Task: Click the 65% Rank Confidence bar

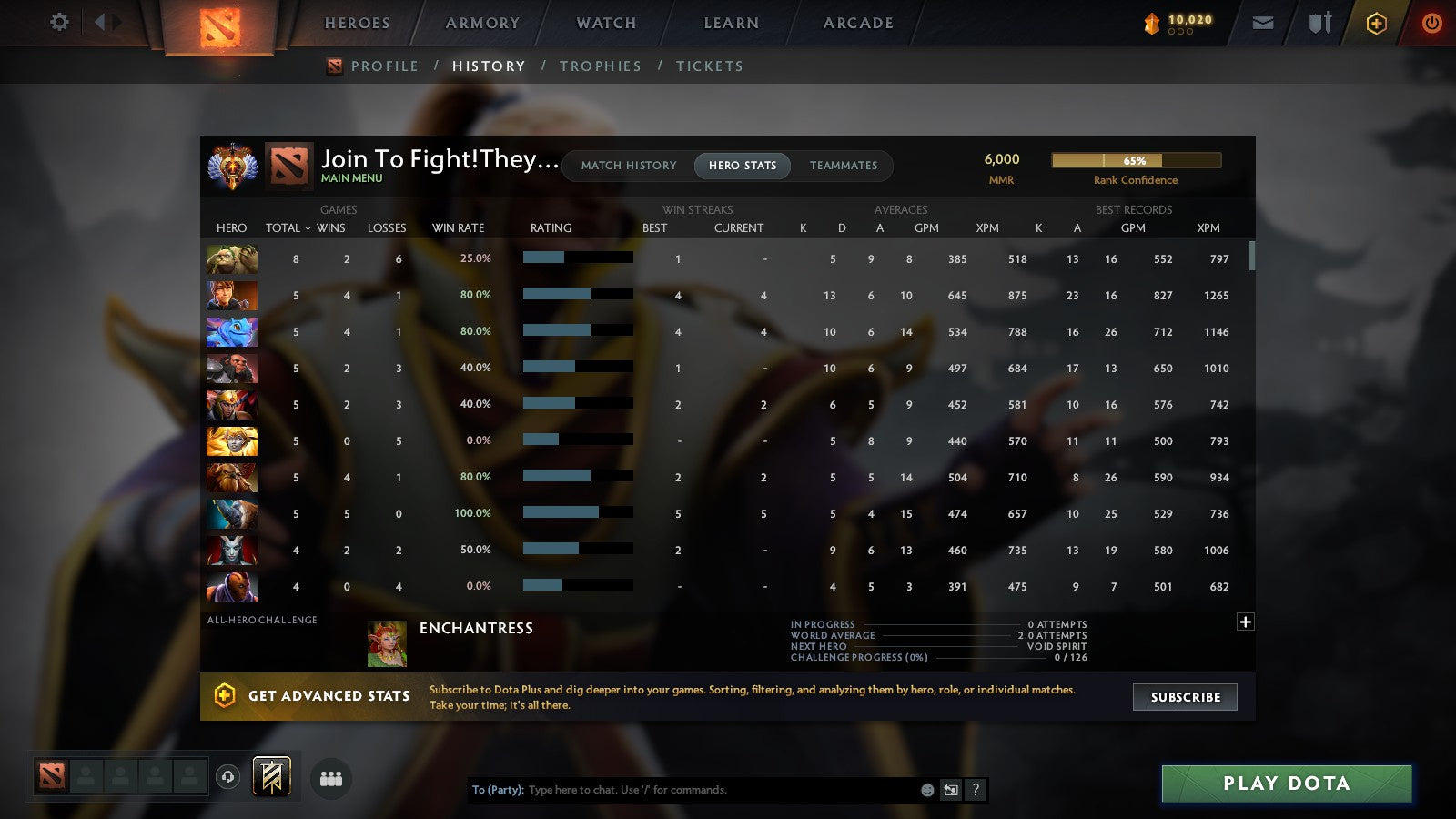Action: [x=1136, y=159]
